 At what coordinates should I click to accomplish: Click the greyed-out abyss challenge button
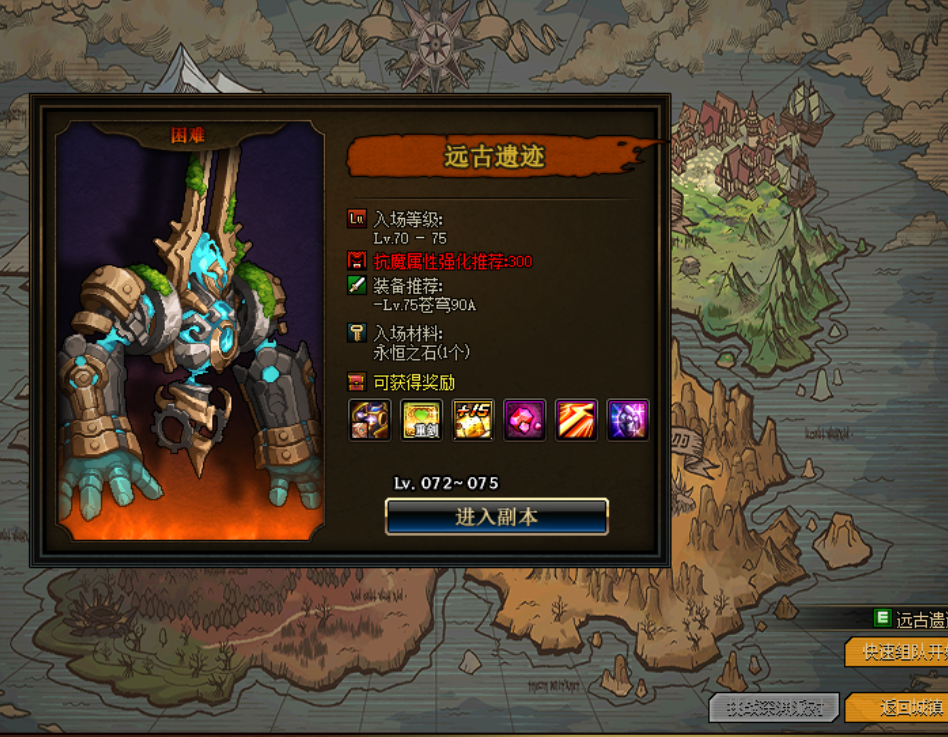click(x=774, y=708)
